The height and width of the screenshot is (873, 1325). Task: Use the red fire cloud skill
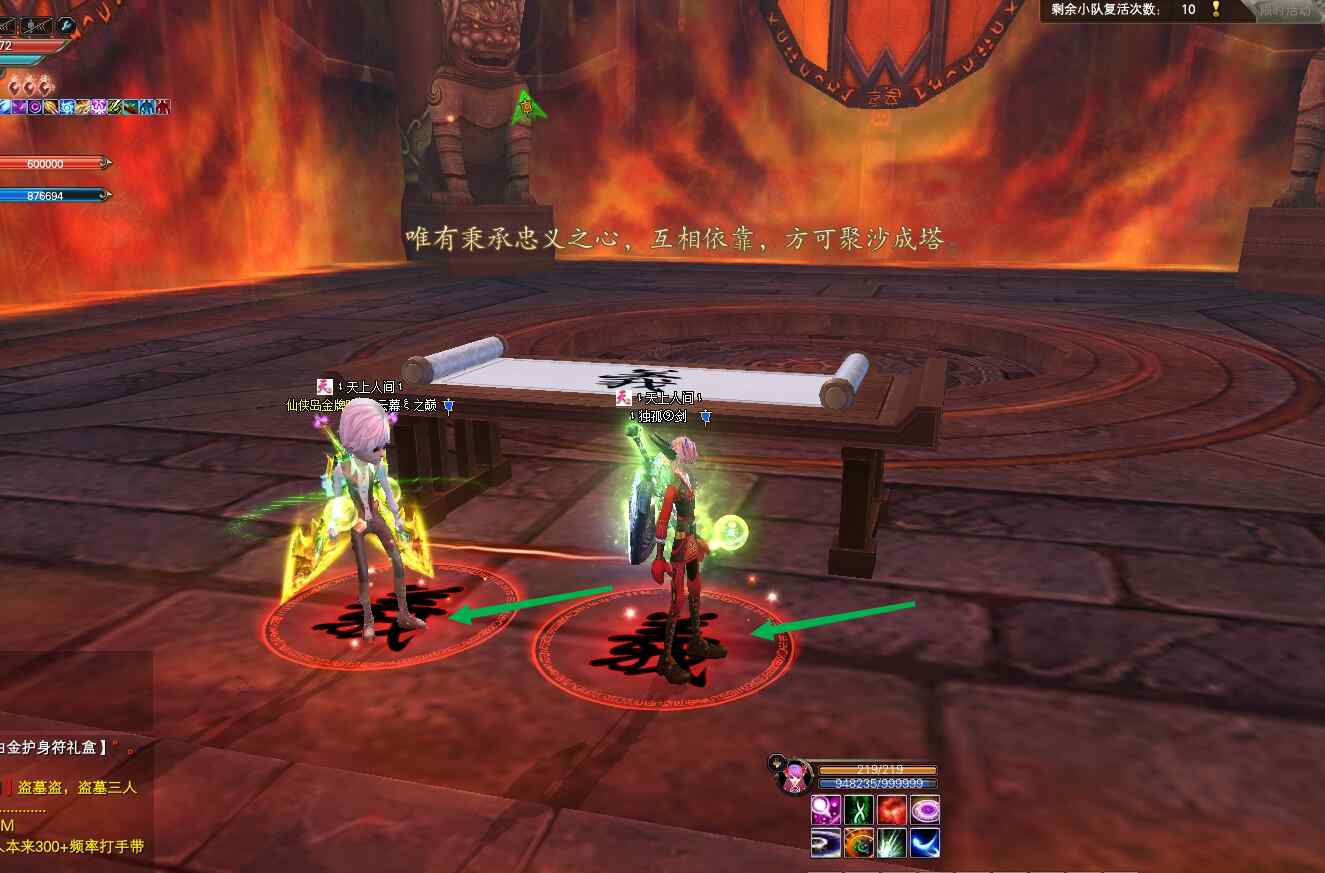pos(892,810)
